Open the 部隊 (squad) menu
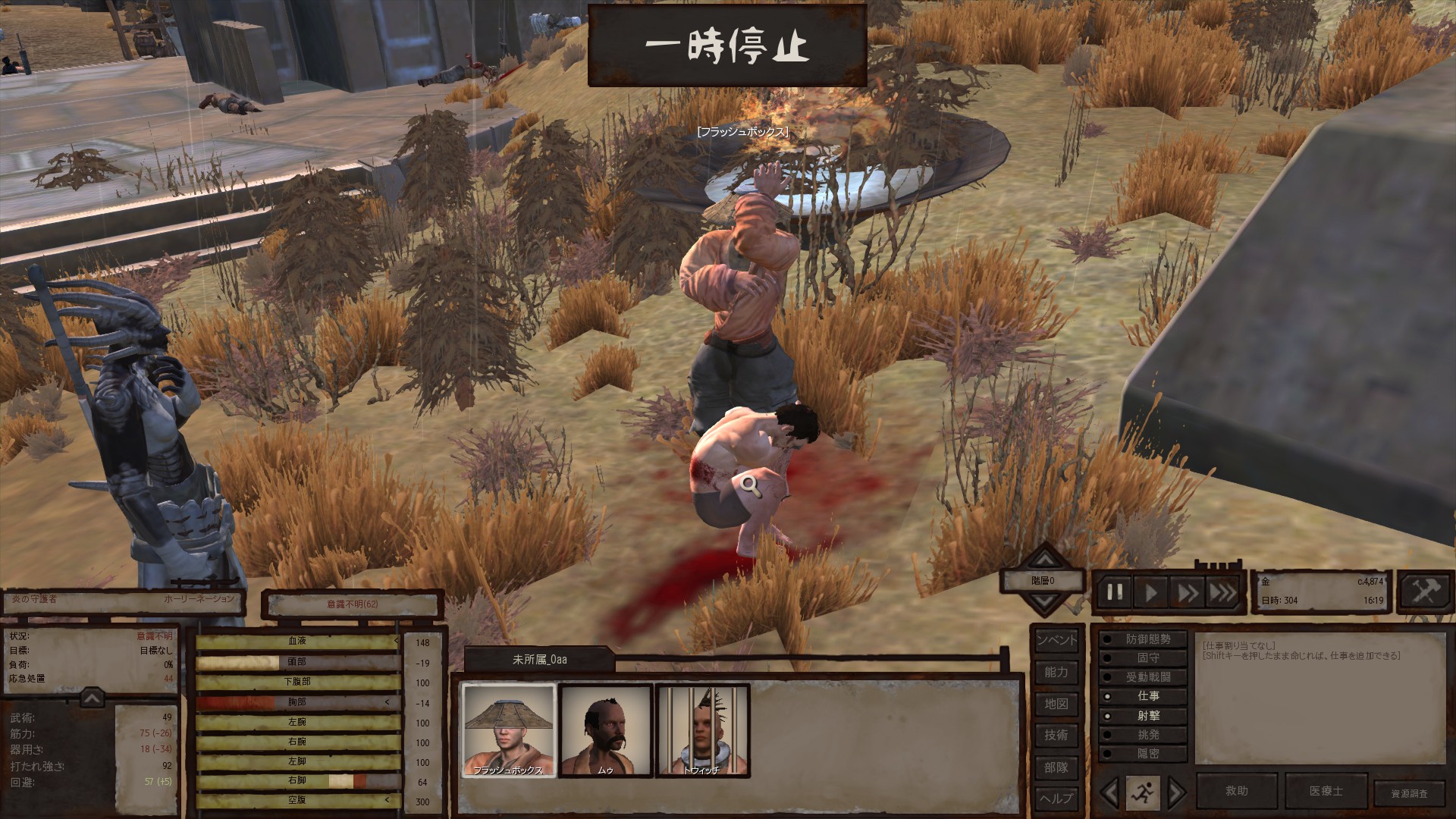1456x819 pixels. (x=1056, y=767)
